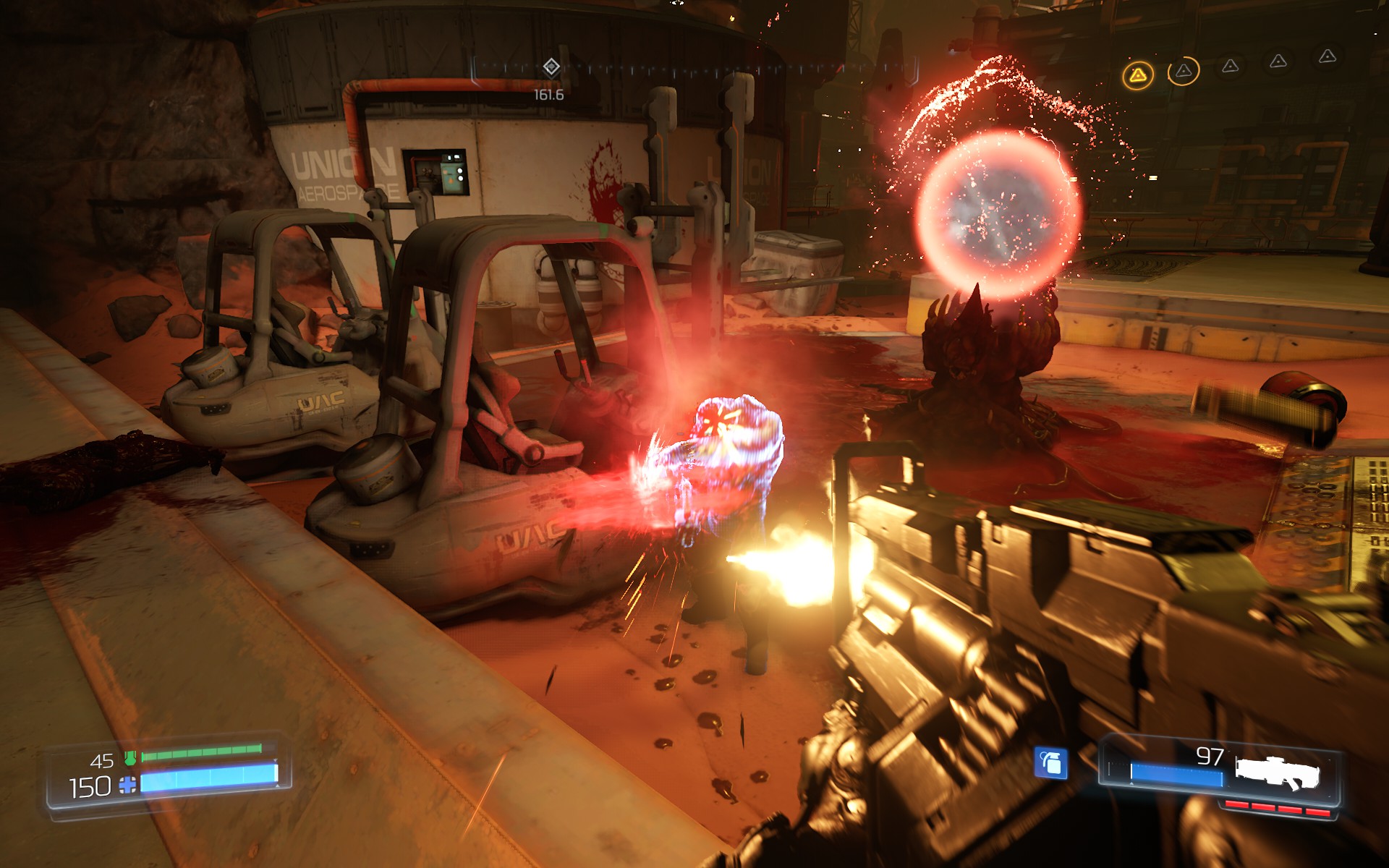
Task: Click the blue health cross icon
Action: point(127,785)
